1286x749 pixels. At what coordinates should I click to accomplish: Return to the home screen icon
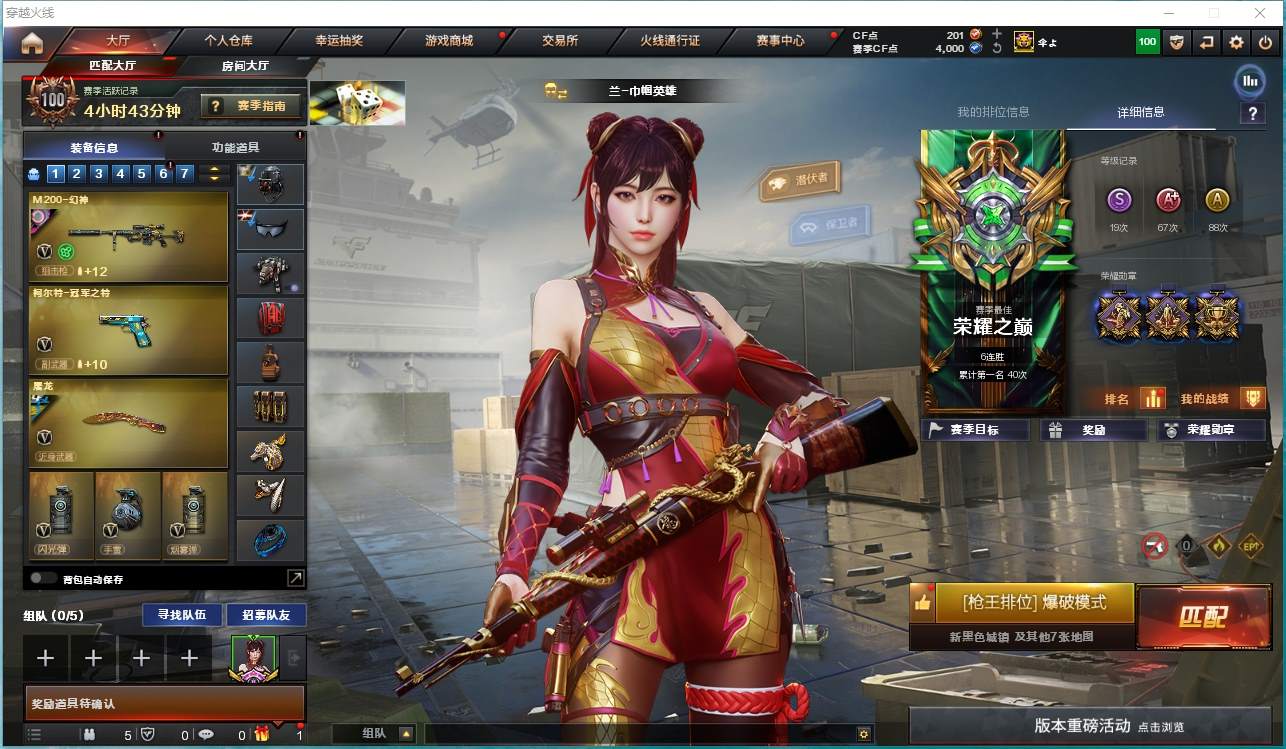click(x=32, y=42)
